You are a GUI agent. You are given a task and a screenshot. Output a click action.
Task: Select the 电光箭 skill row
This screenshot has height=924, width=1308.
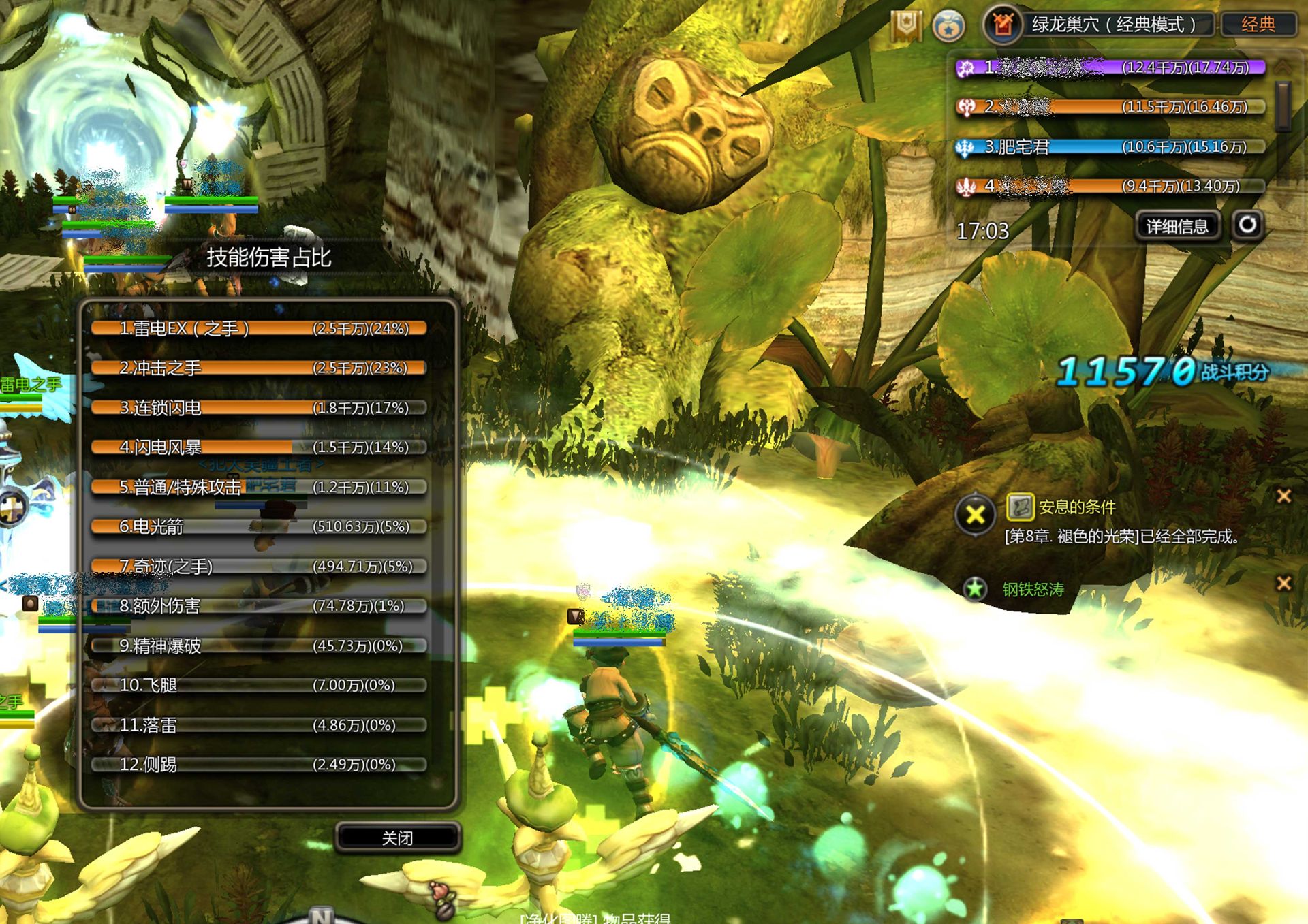[259, 526]
